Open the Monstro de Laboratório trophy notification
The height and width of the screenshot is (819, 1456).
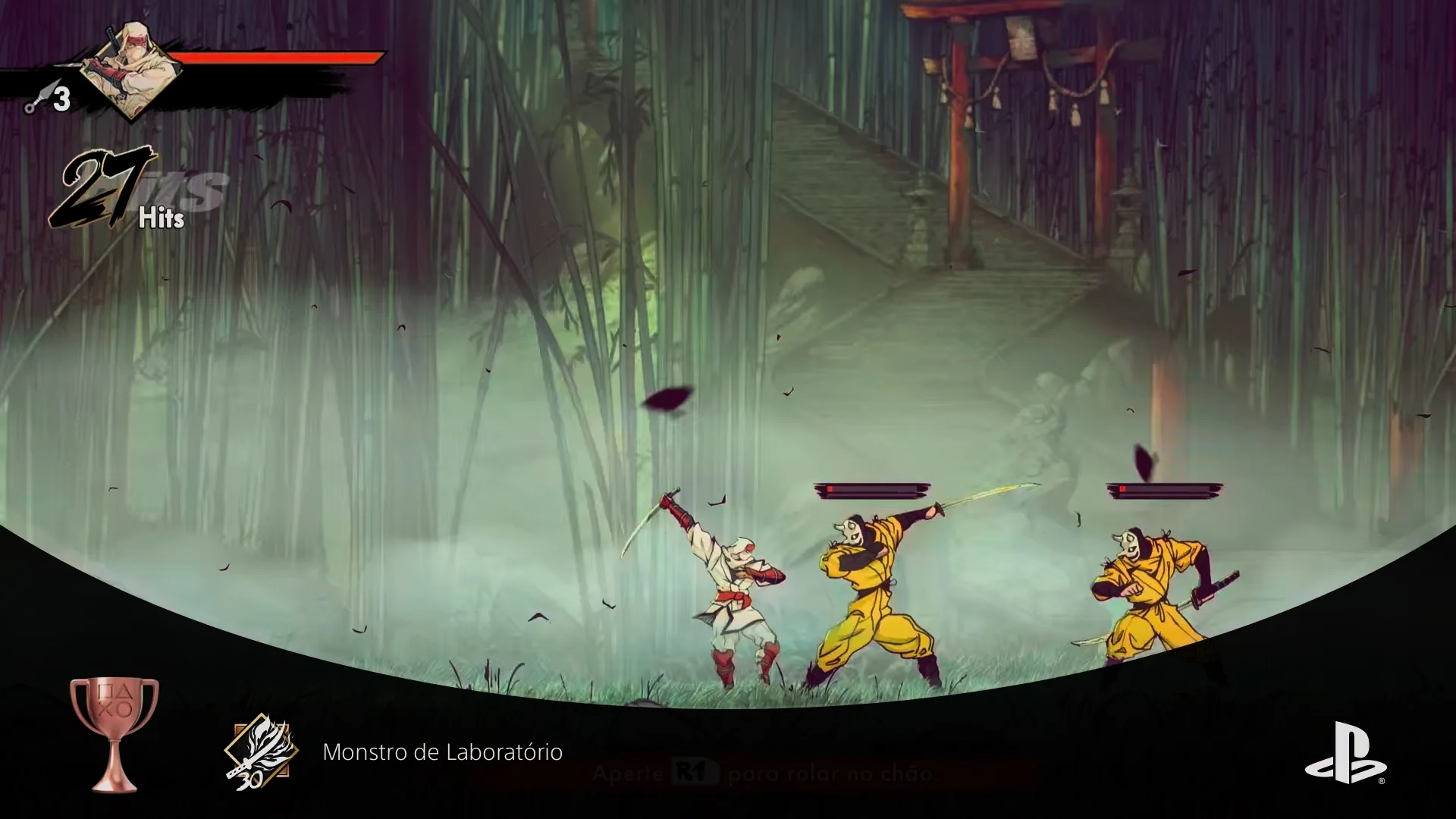(442, 752)
